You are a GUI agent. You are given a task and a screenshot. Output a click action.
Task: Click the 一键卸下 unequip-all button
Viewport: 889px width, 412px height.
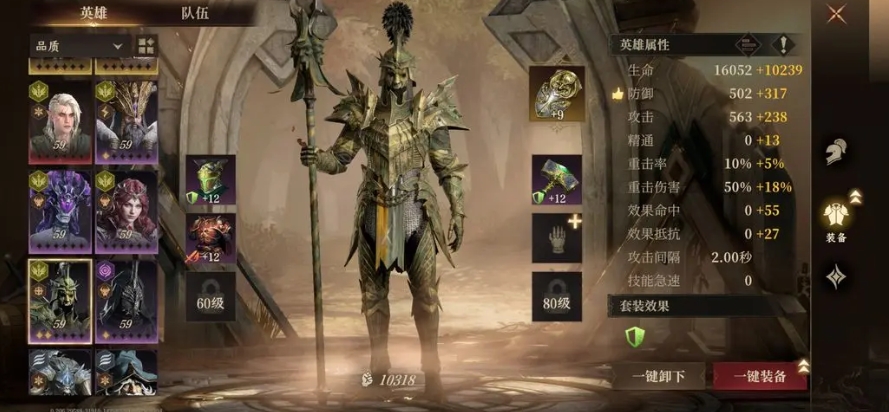point(659,376)
